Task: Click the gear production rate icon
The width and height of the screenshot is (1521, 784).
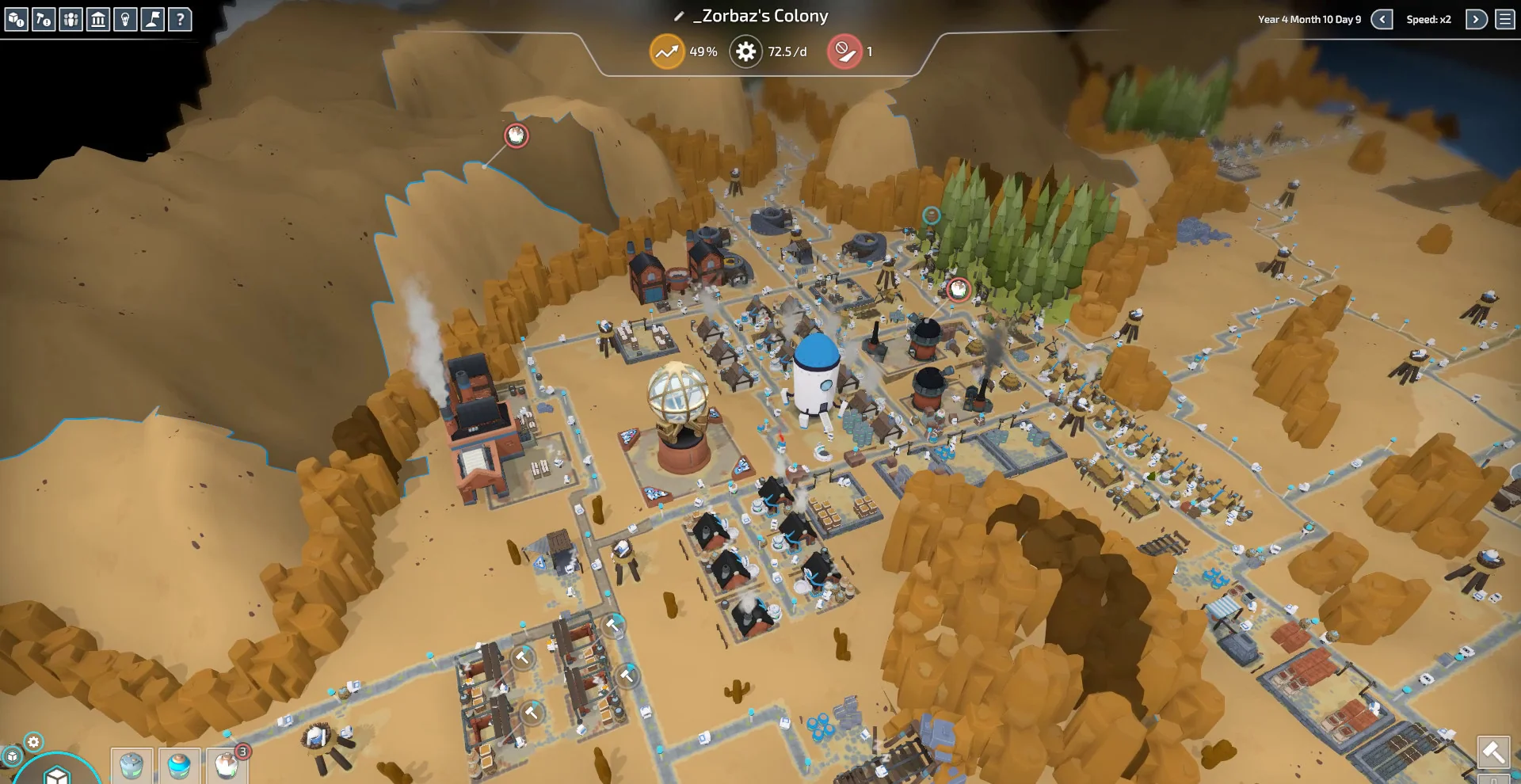Action: [x=745, y=52]
